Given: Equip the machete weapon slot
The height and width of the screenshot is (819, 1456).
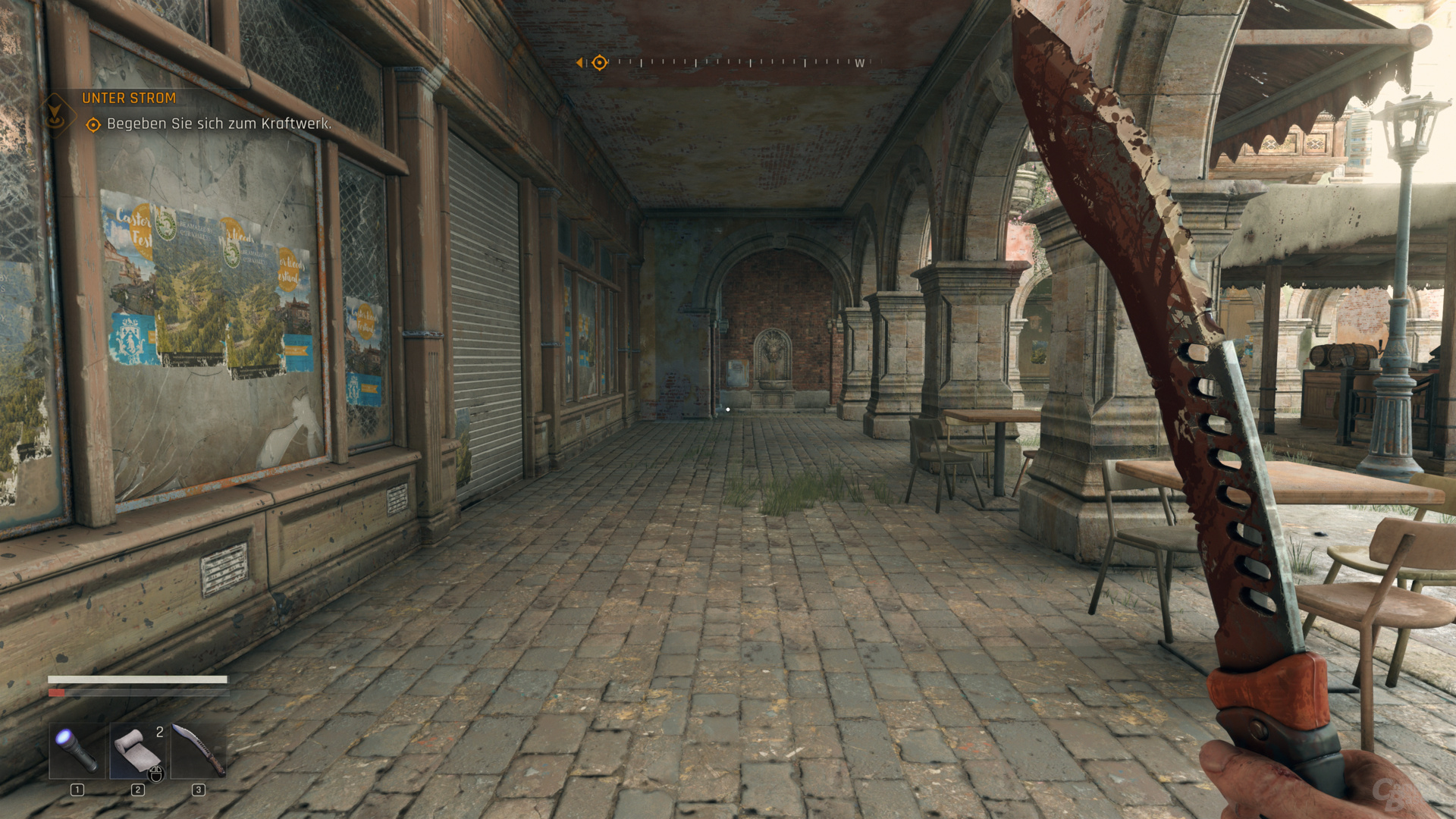Looking at the screenshot, I should (199, 751).
